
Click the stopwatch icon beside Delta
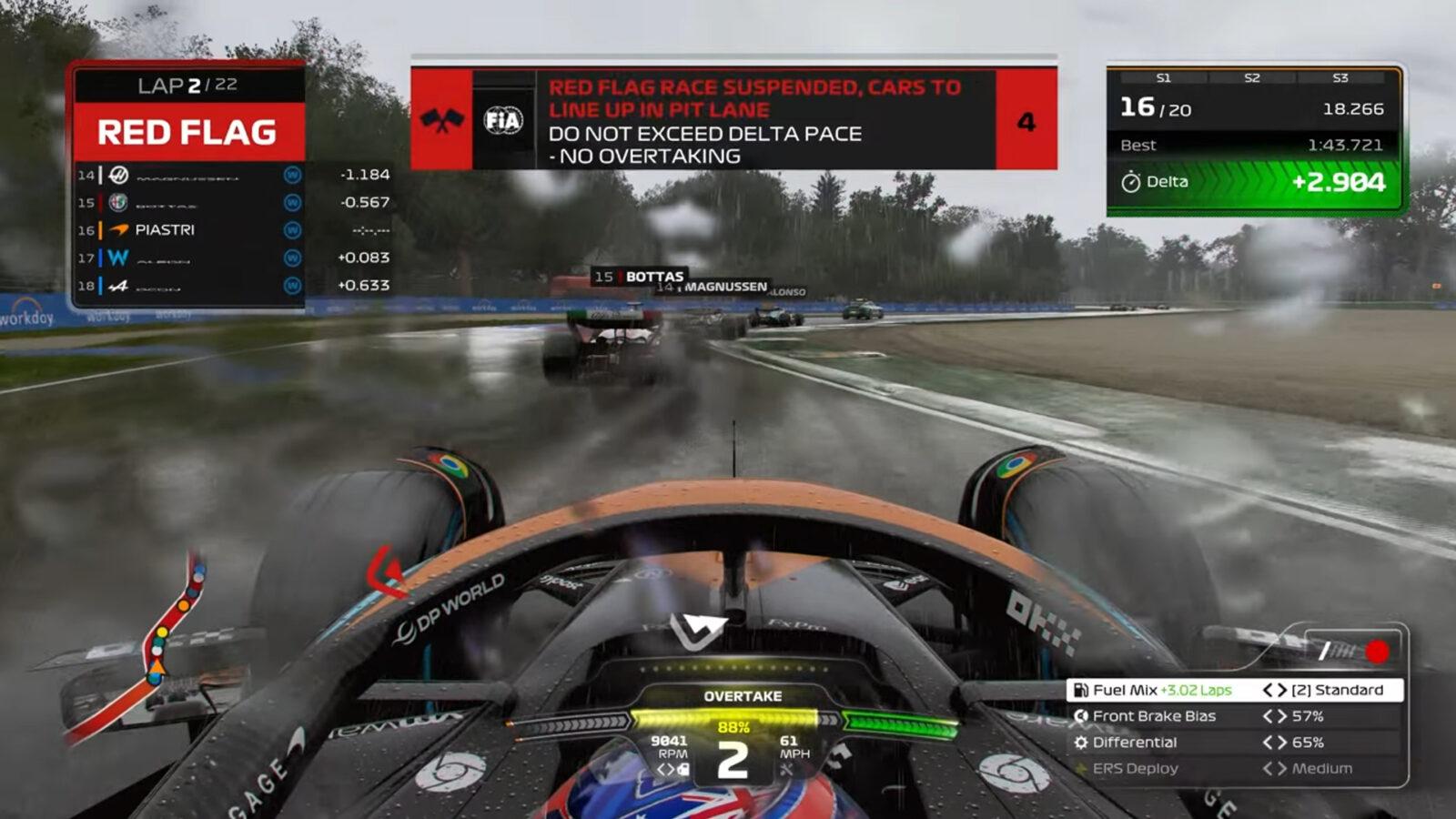point(1131,182)
